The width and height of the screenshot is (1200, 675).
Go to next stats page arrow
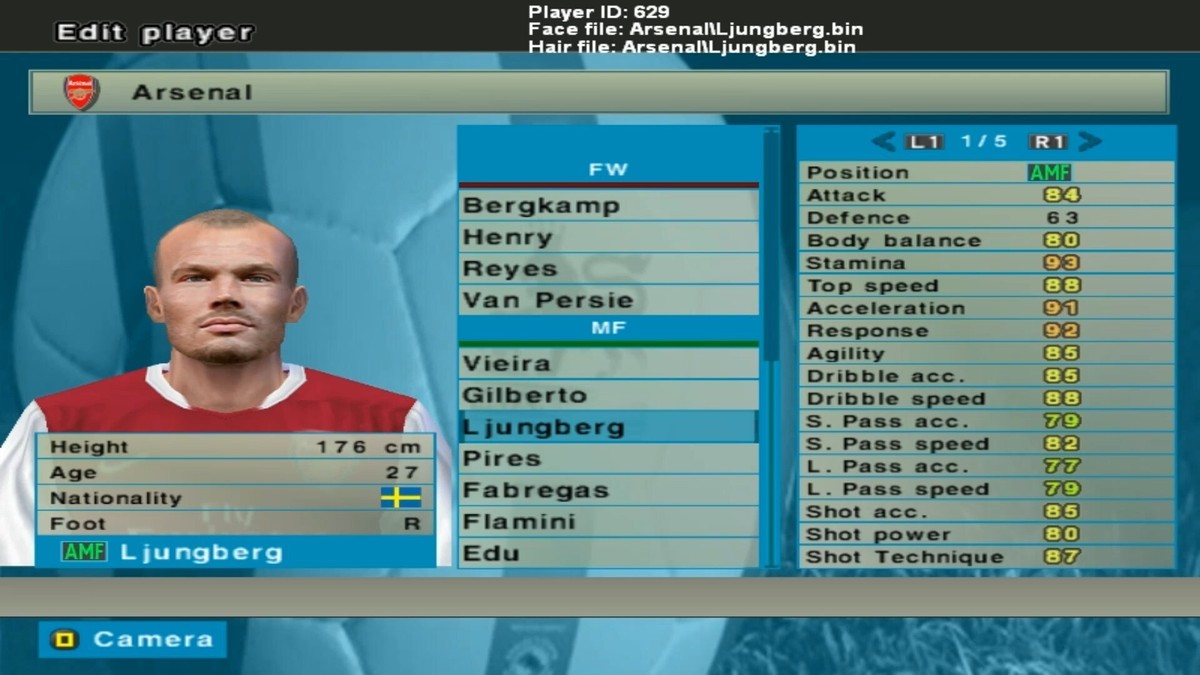tap(1090, 142)
